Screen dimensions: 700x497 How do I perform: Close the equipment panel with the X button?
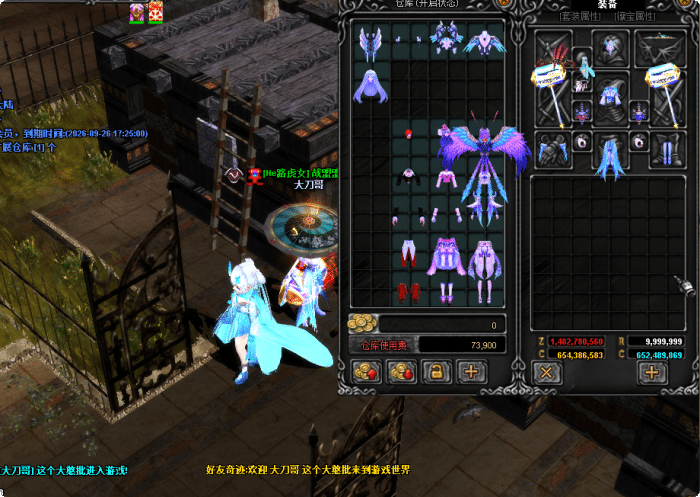[x=546, y=372]
